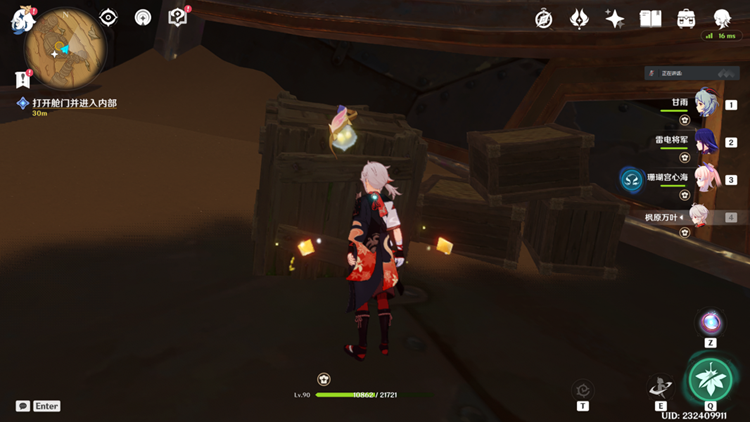The image size is (750, 422).
Task: Select active character 枫原万叶 in party list
Action: [x=705, y=216]
